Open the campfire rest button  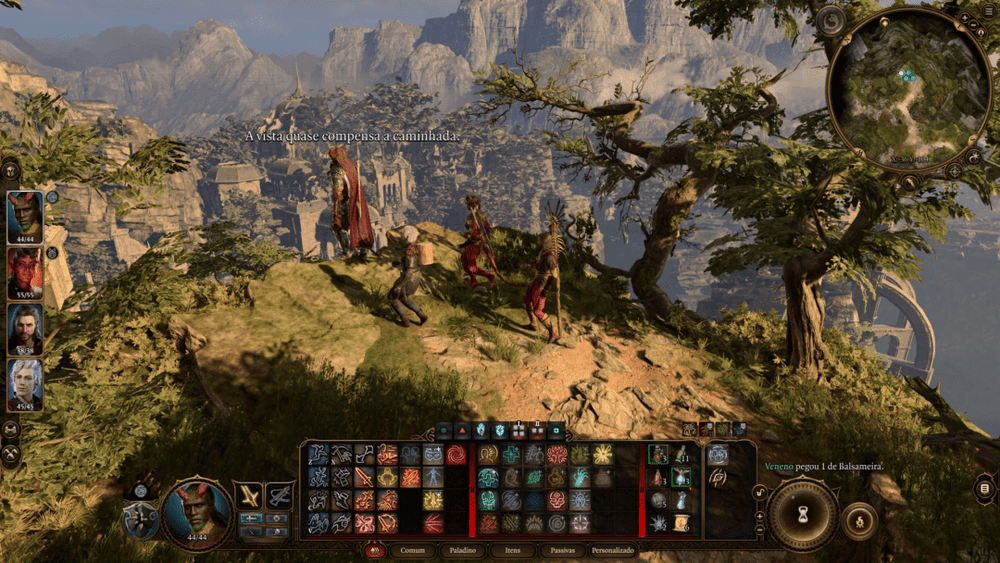pyautogui.click(x=859, y=520)
